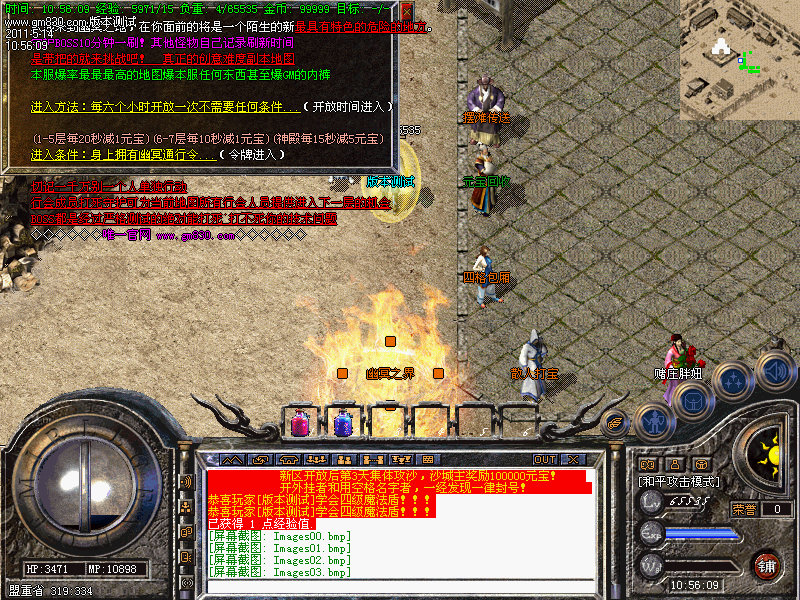Open the red 铺 shop button
The width and height of the screenshot is (800, 600).
click(767, 565)
